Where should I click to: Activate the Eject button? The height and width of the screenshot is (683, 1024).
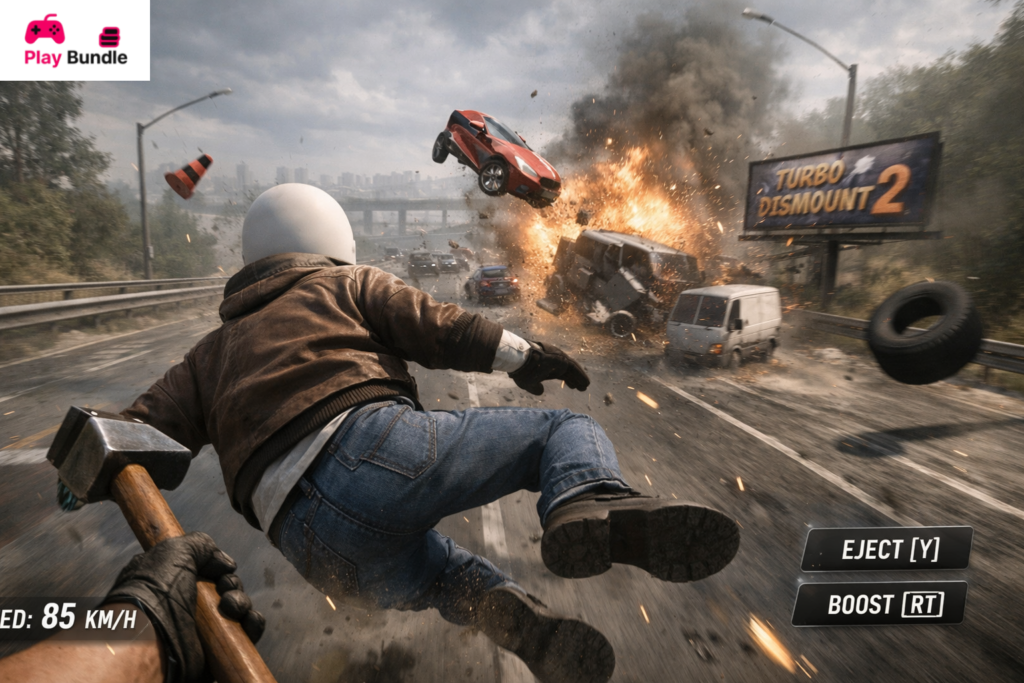coord(886,549)
